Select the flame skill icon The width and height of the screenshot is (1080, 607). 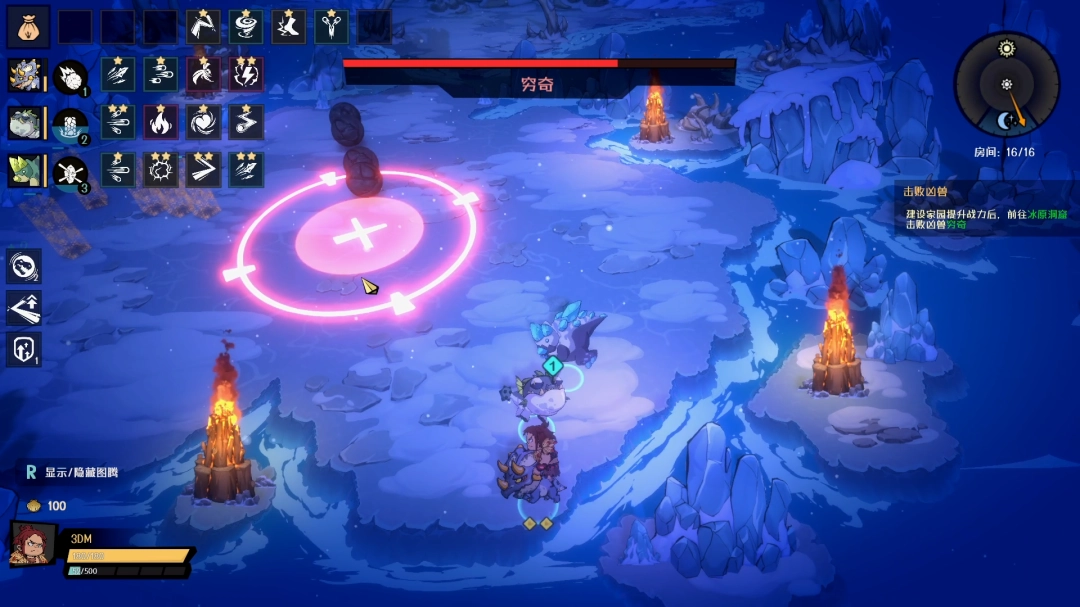tap(161, 122)
